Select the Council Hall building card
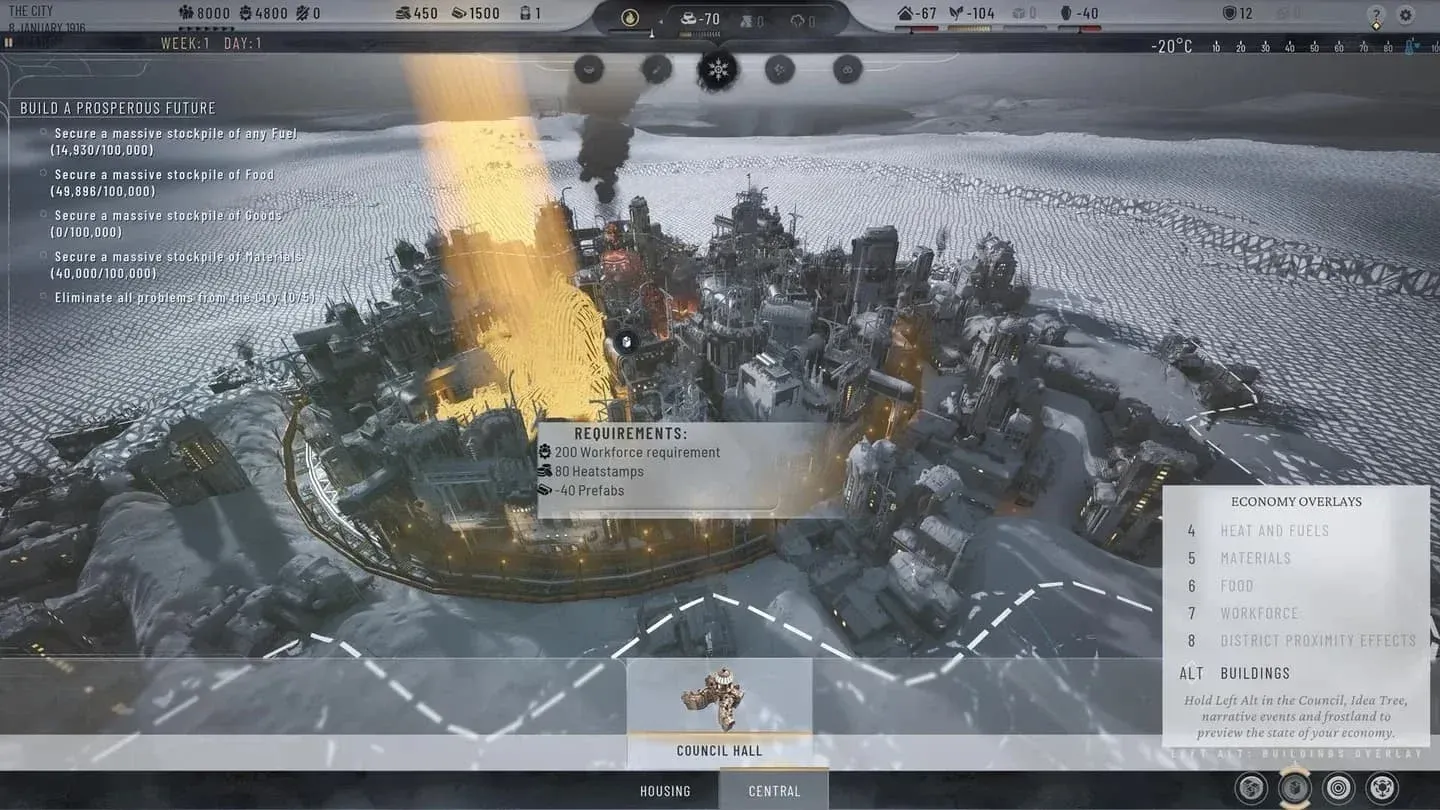 point(719,711)
